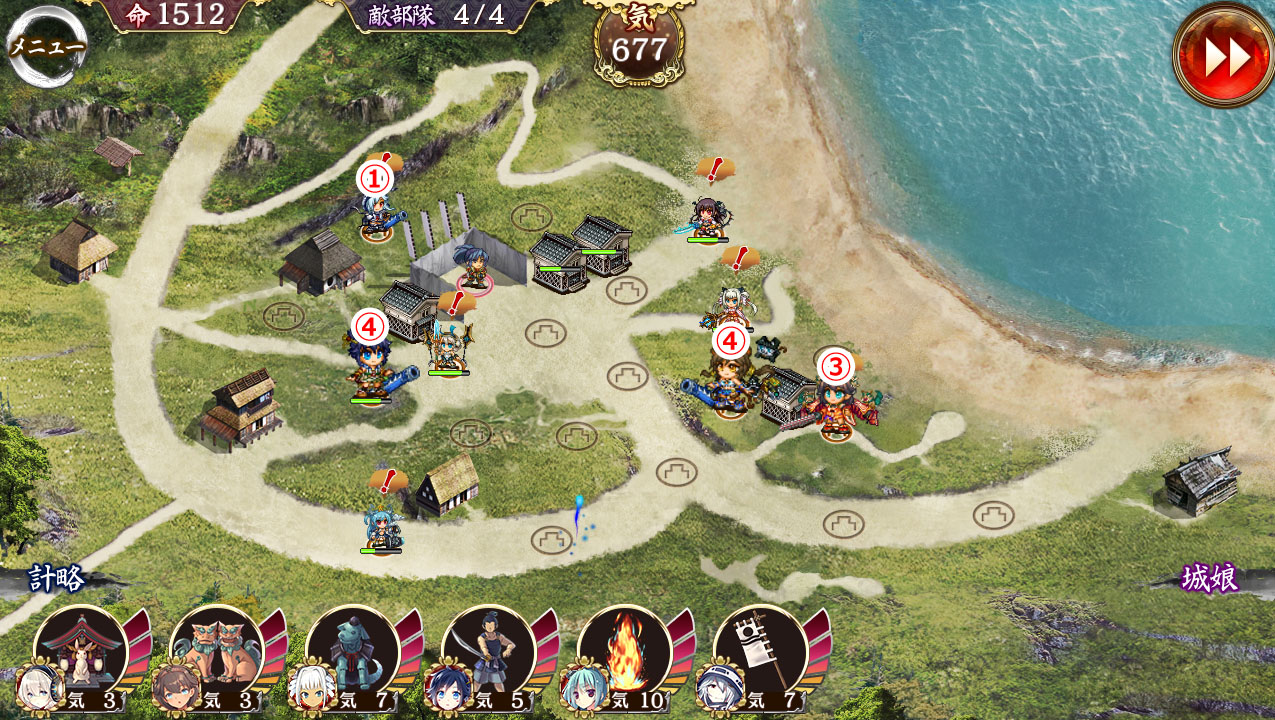Select the 計略 tab label
This screenshot has width=1275, height=720.
[x=56, y=579]
